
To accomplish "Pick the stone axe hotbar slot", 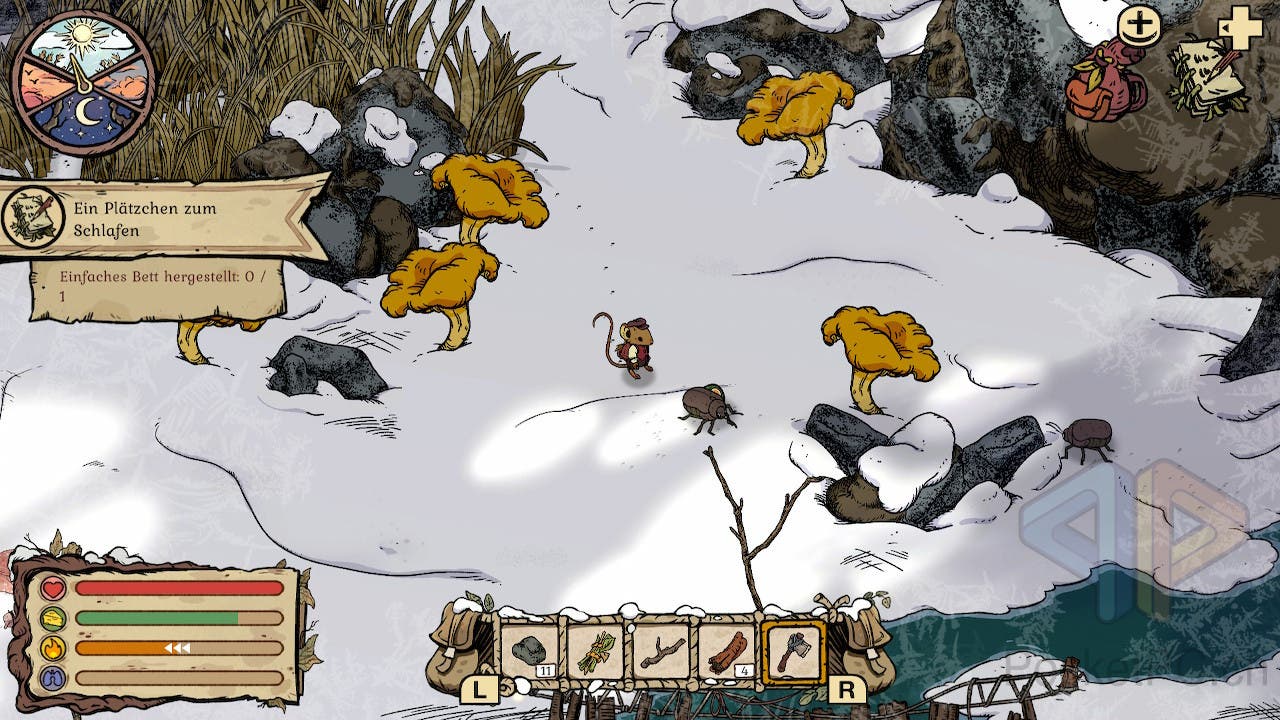I will pyautogui.click(x=793, y=652).
